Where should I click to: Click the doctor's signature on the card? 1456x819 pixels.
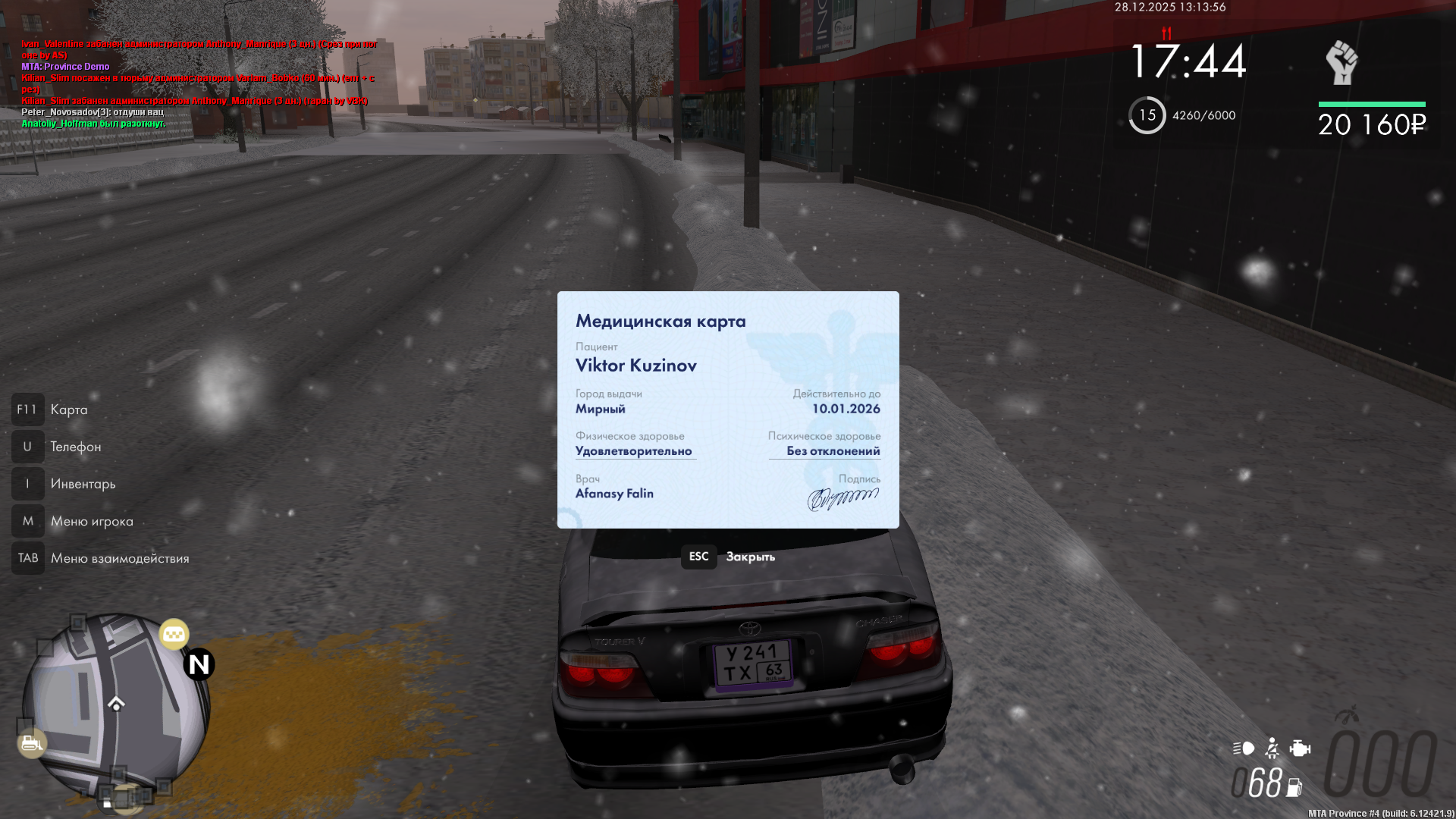click(843, 498)
